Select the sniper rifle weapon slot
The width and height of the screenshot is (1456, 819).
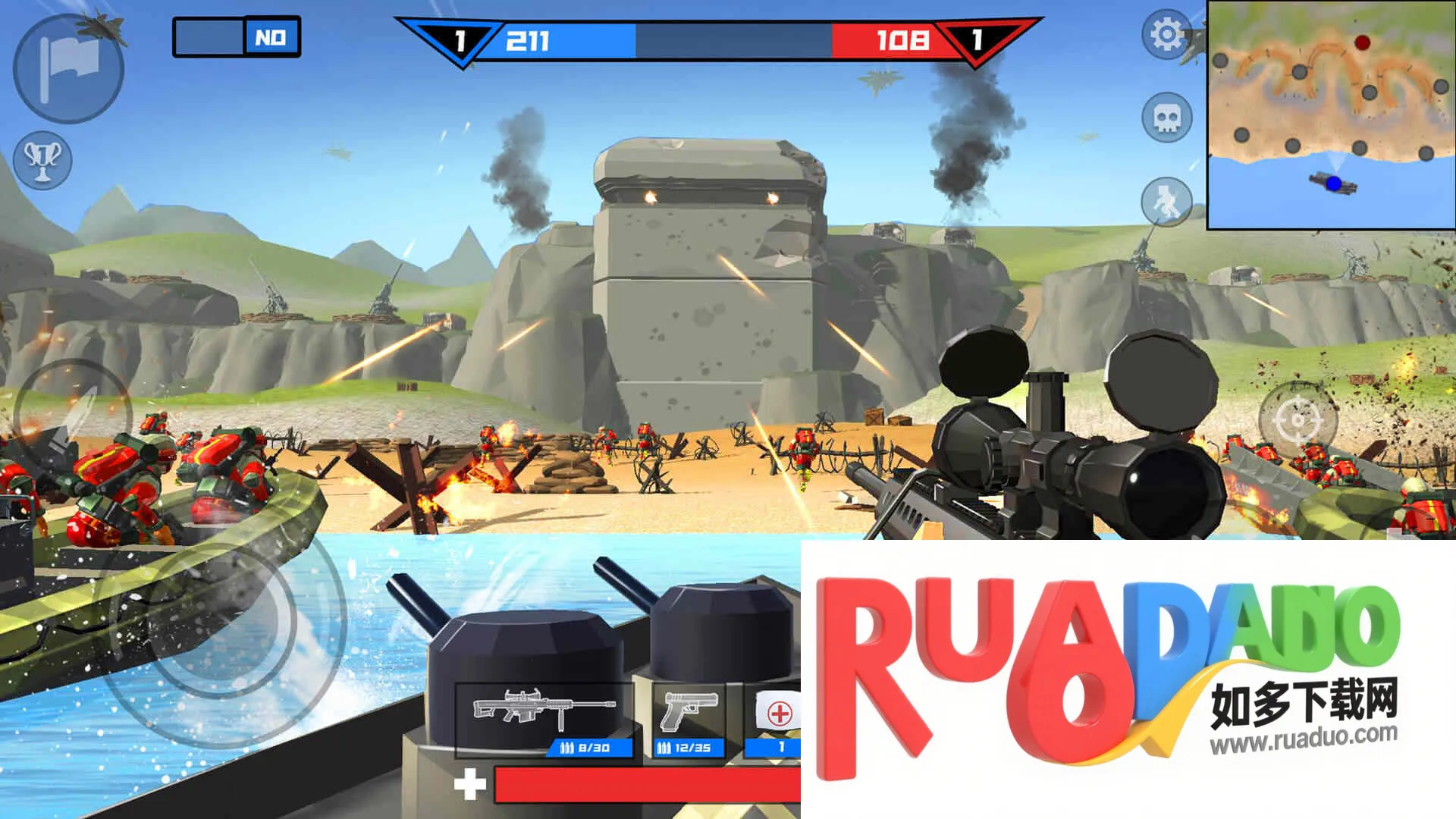click(x=544, y=719)
